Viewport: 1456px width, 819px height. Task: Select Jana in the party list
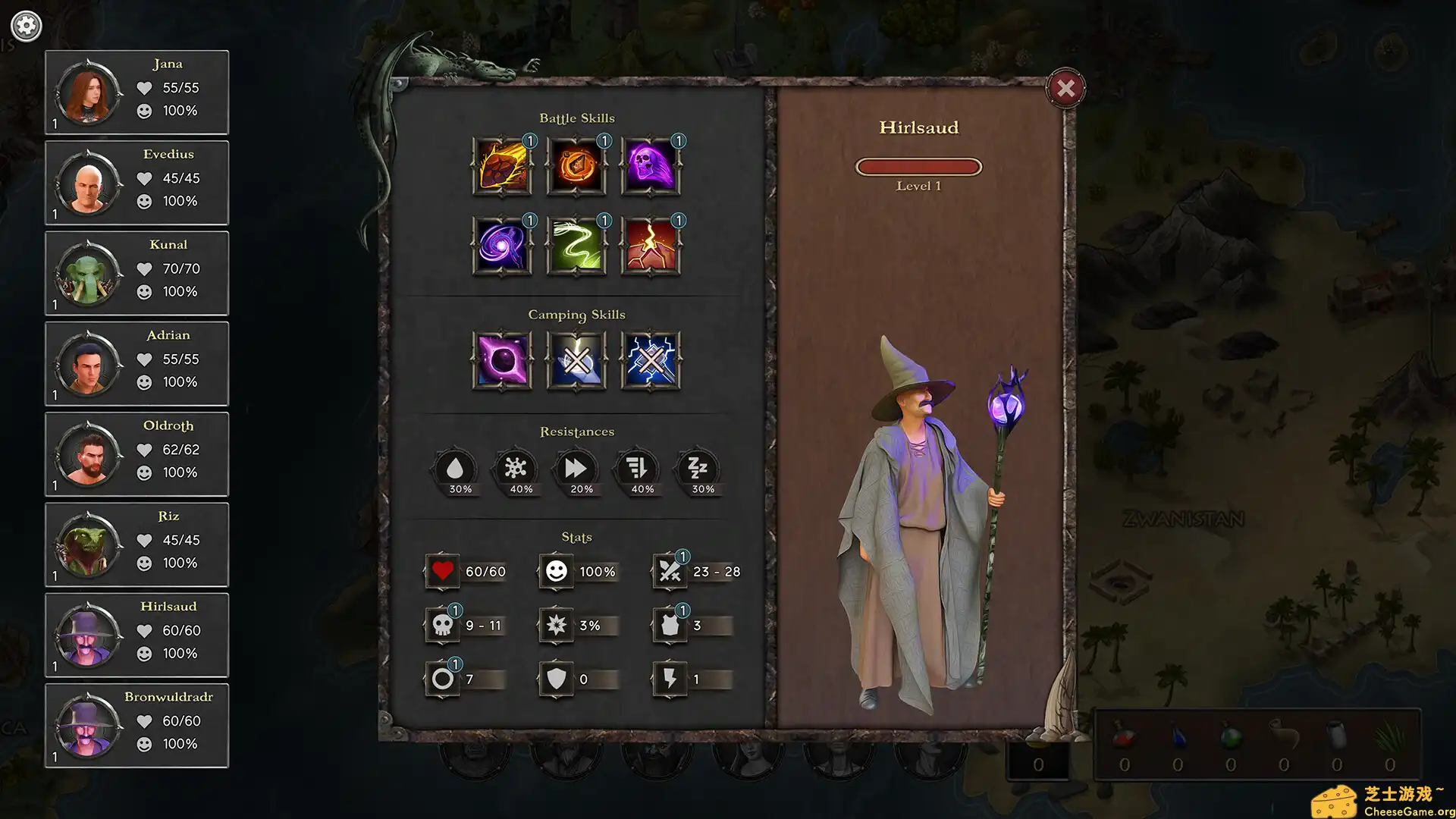pyautogui.click(x=136, y=93)
